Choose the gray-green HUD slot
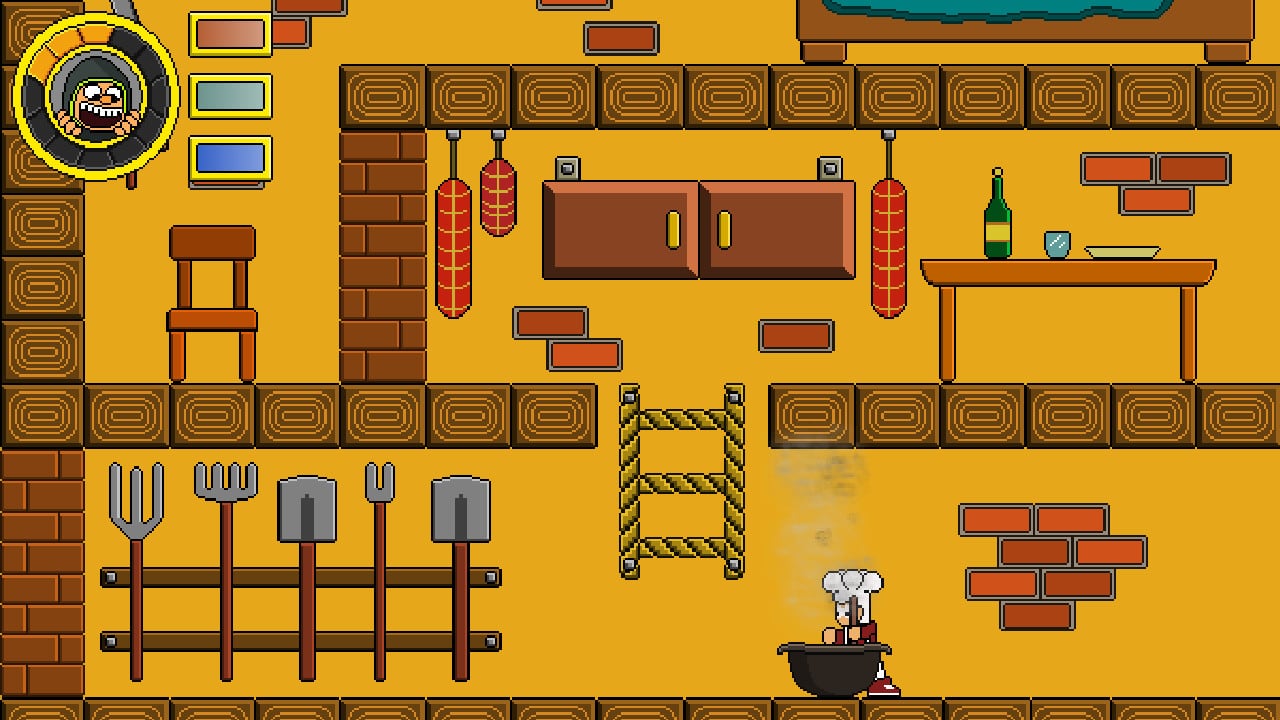This screenshot has height=720, width=1280. point(230,96)
